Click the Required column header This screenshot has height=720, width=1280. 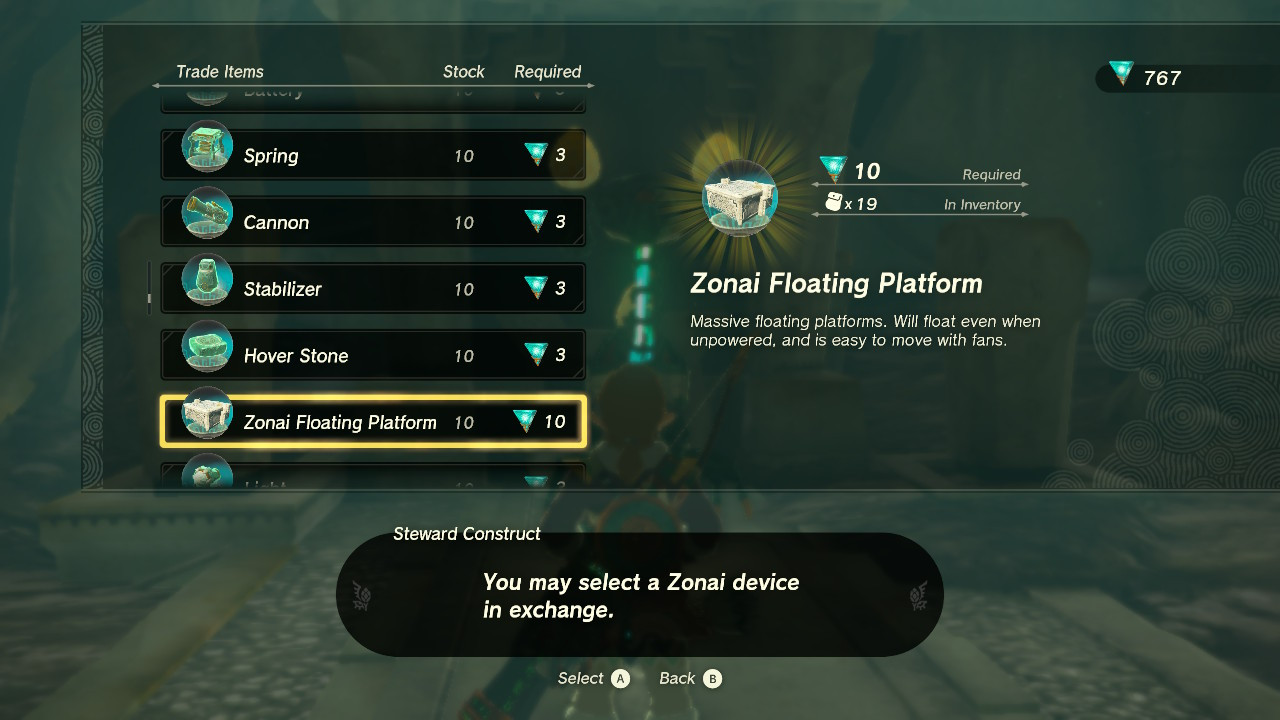coord(548,71)
